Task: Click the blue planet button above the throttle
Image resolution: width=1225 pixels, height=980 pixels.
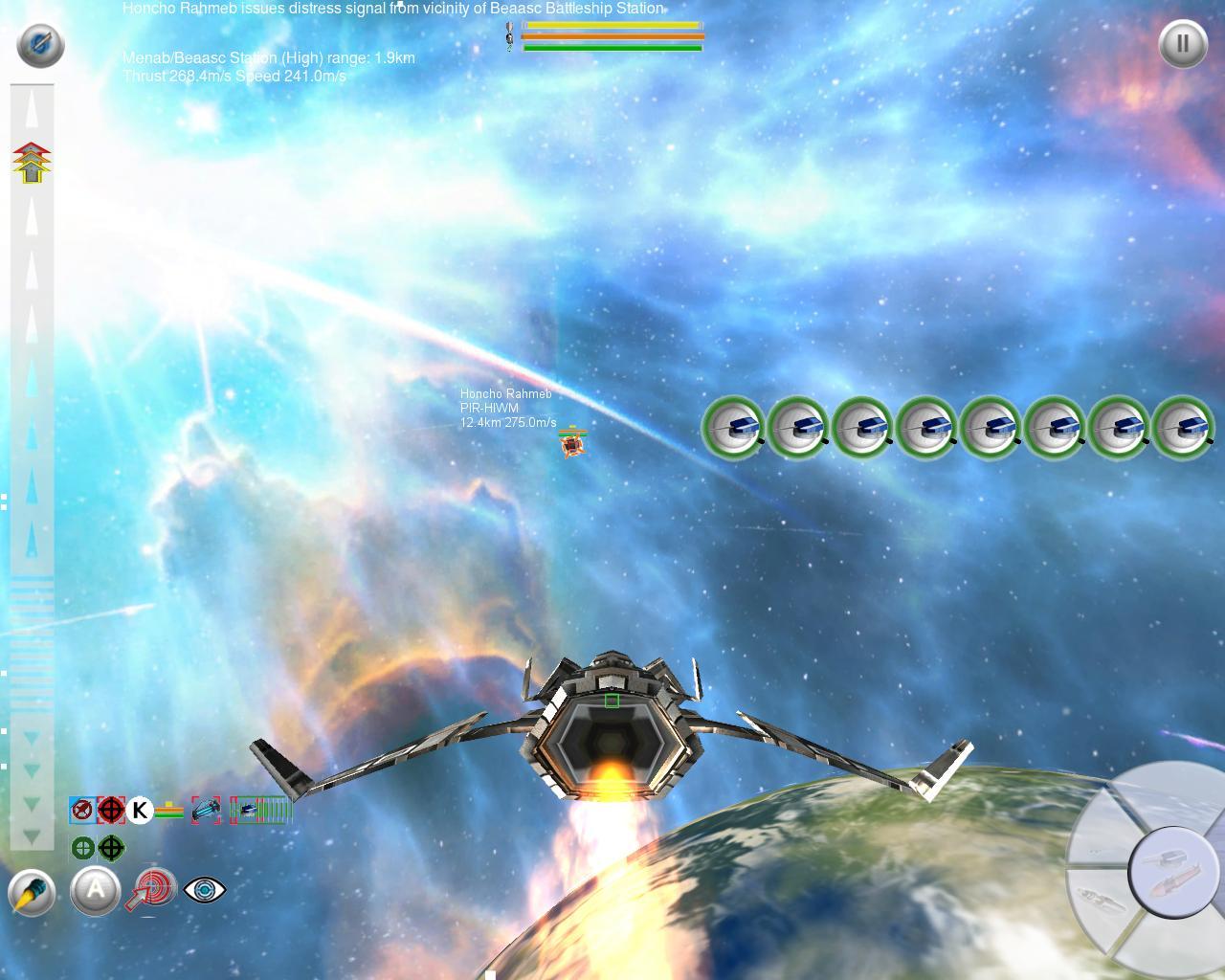Action: click(x=40, y=45)
